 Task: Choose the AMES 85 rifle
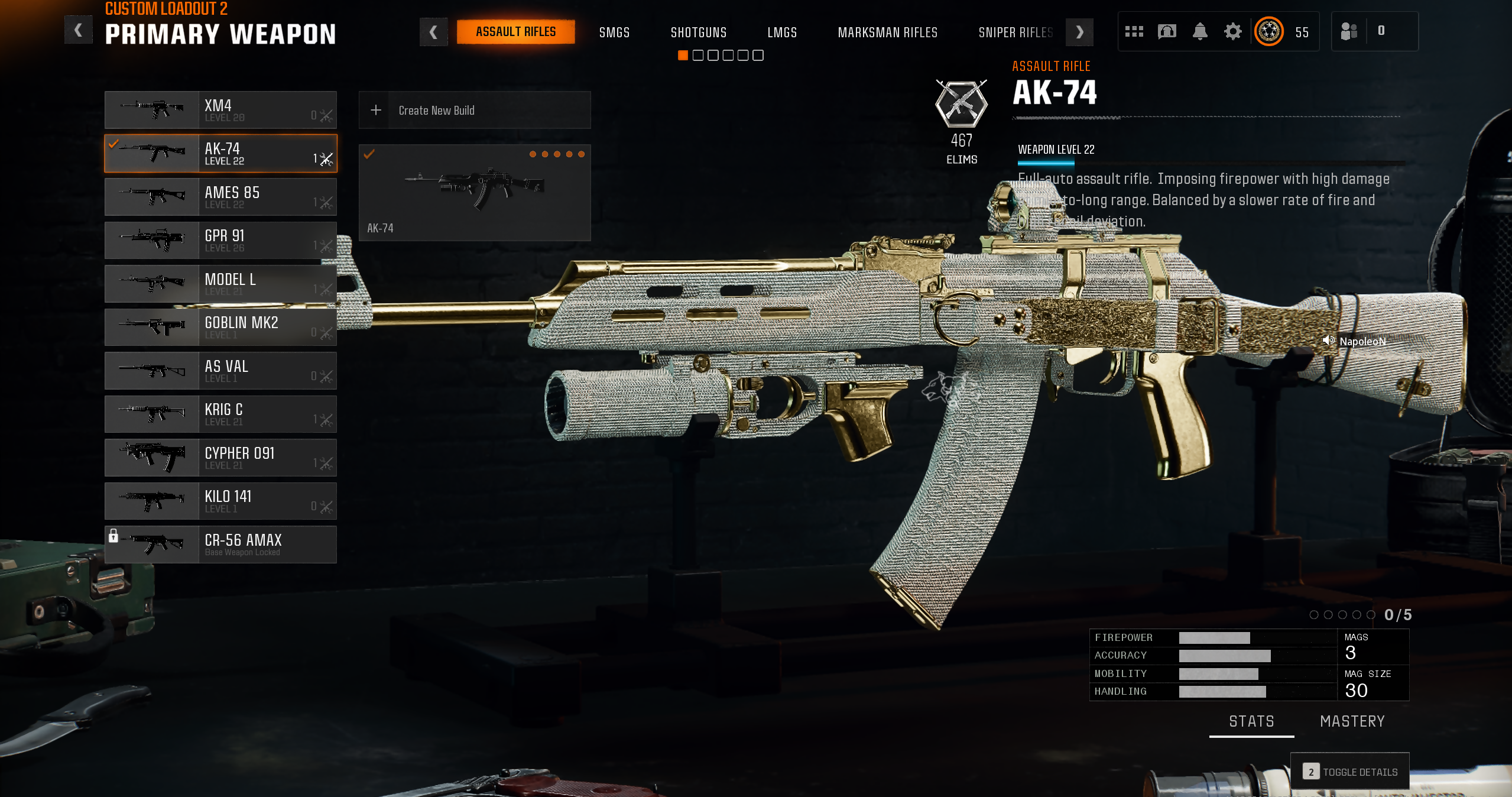click(220, 197)
